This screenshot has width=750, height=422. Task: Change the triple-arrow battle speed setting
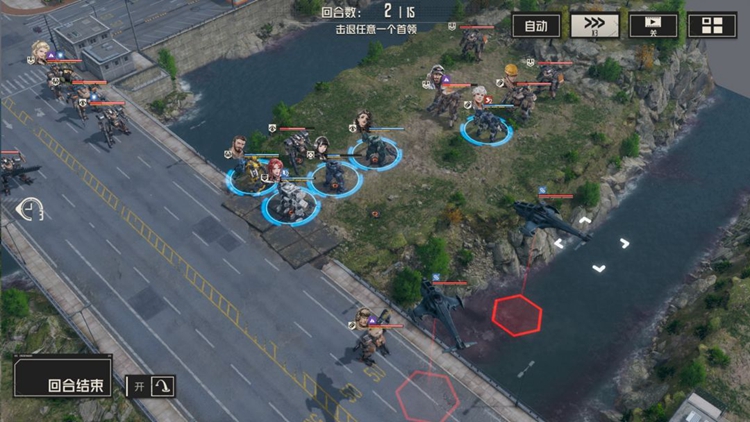(595, 25)
